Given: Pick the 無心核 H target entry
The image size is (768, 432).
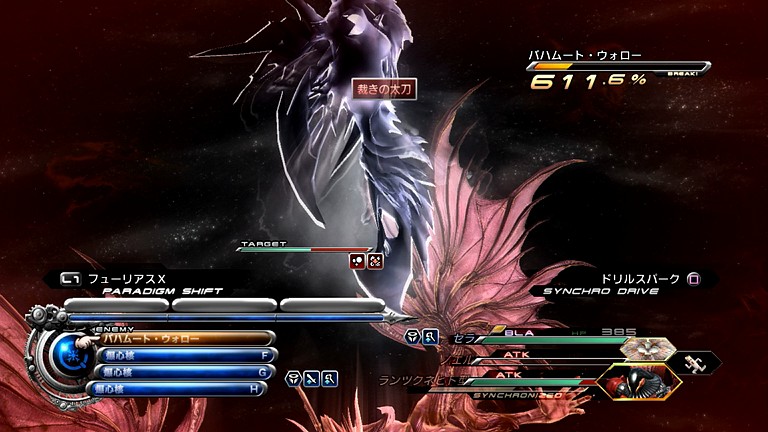Looking at the screenshot, I should click(185, 388).
